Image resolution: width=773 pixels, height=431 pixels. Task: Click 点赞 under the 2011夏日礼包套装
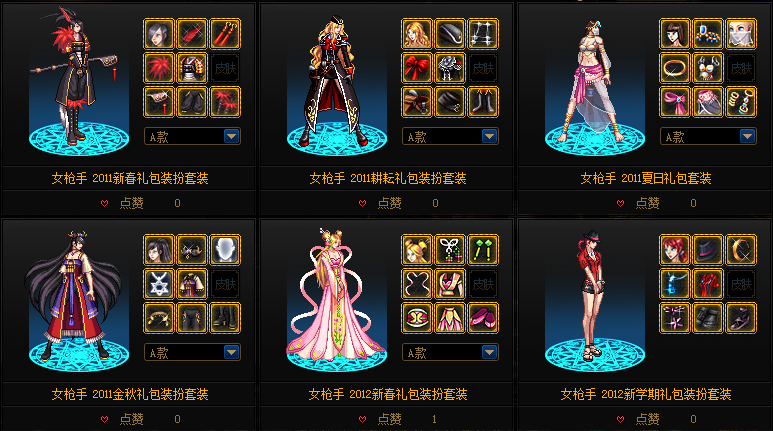point(646,203)
